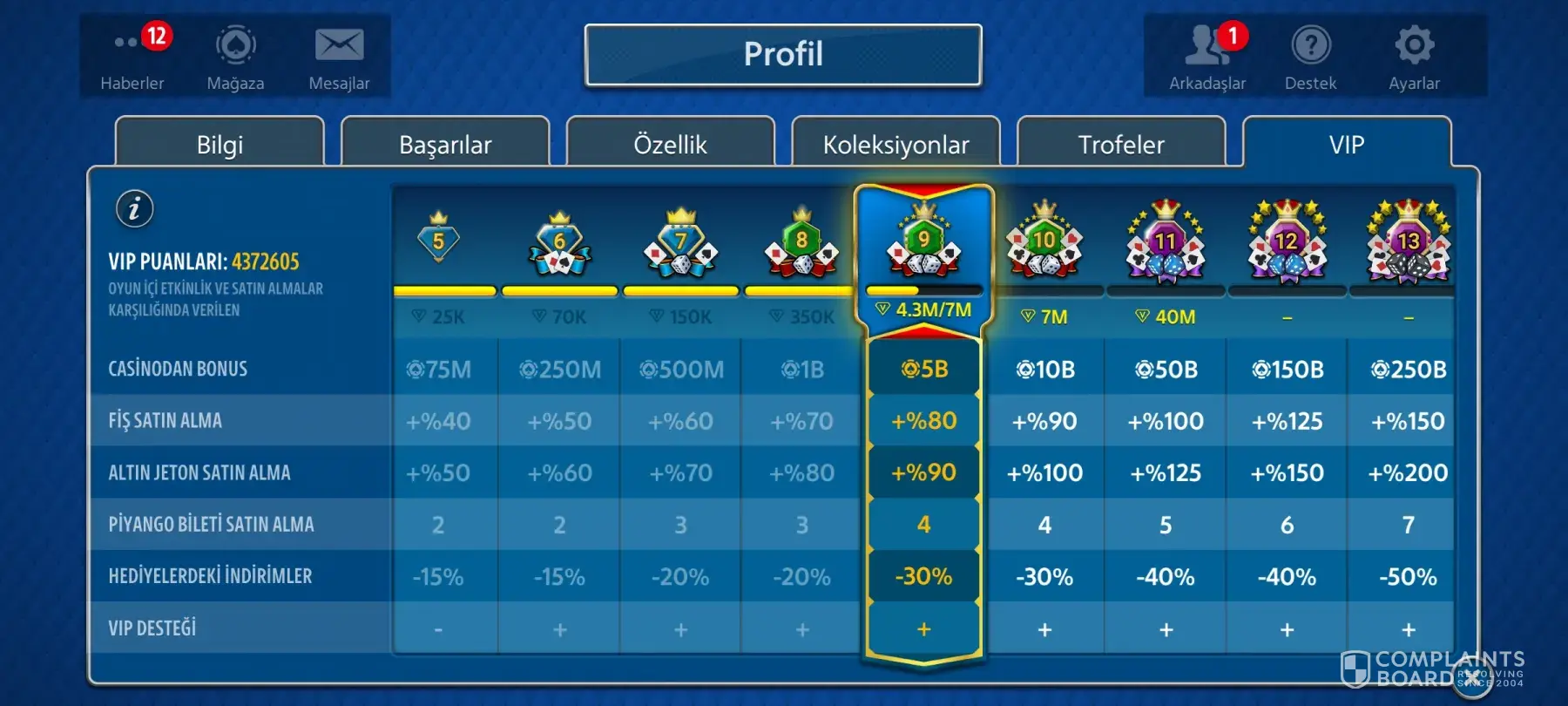1568x706 pixels.
Task: View the Trofeler tab
Action: [1121, 144]
